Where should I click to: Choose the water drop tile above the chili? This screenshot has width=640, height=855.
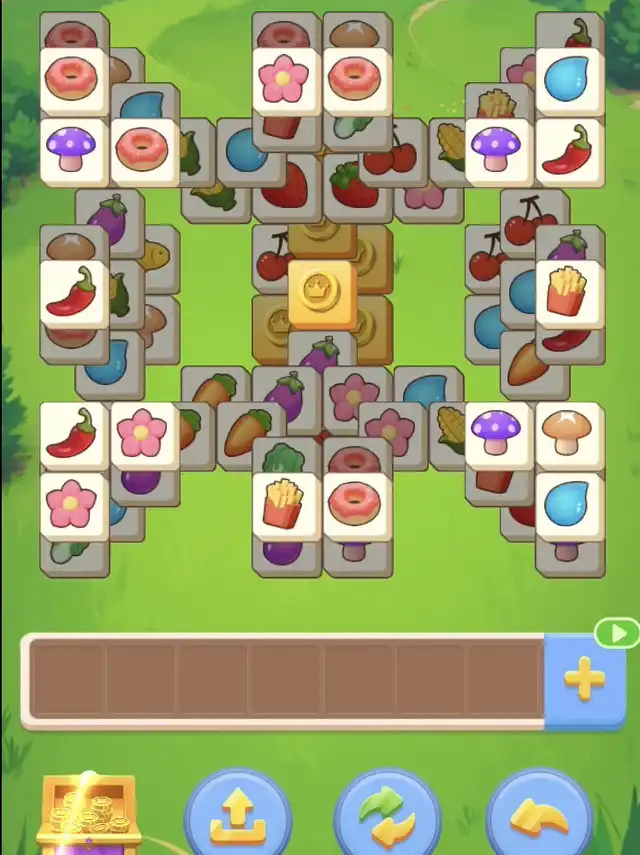pyautogui.click(x=569, y=79)
